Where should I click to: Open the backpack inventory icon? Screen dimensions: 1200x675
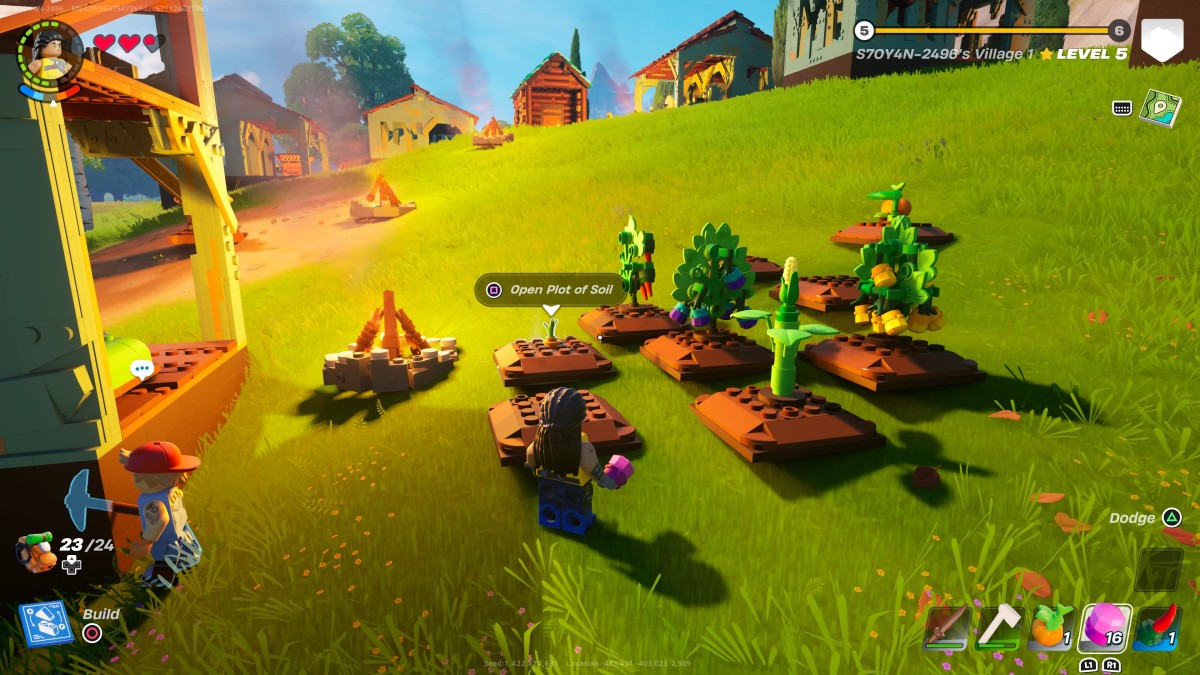pos(37,551)
